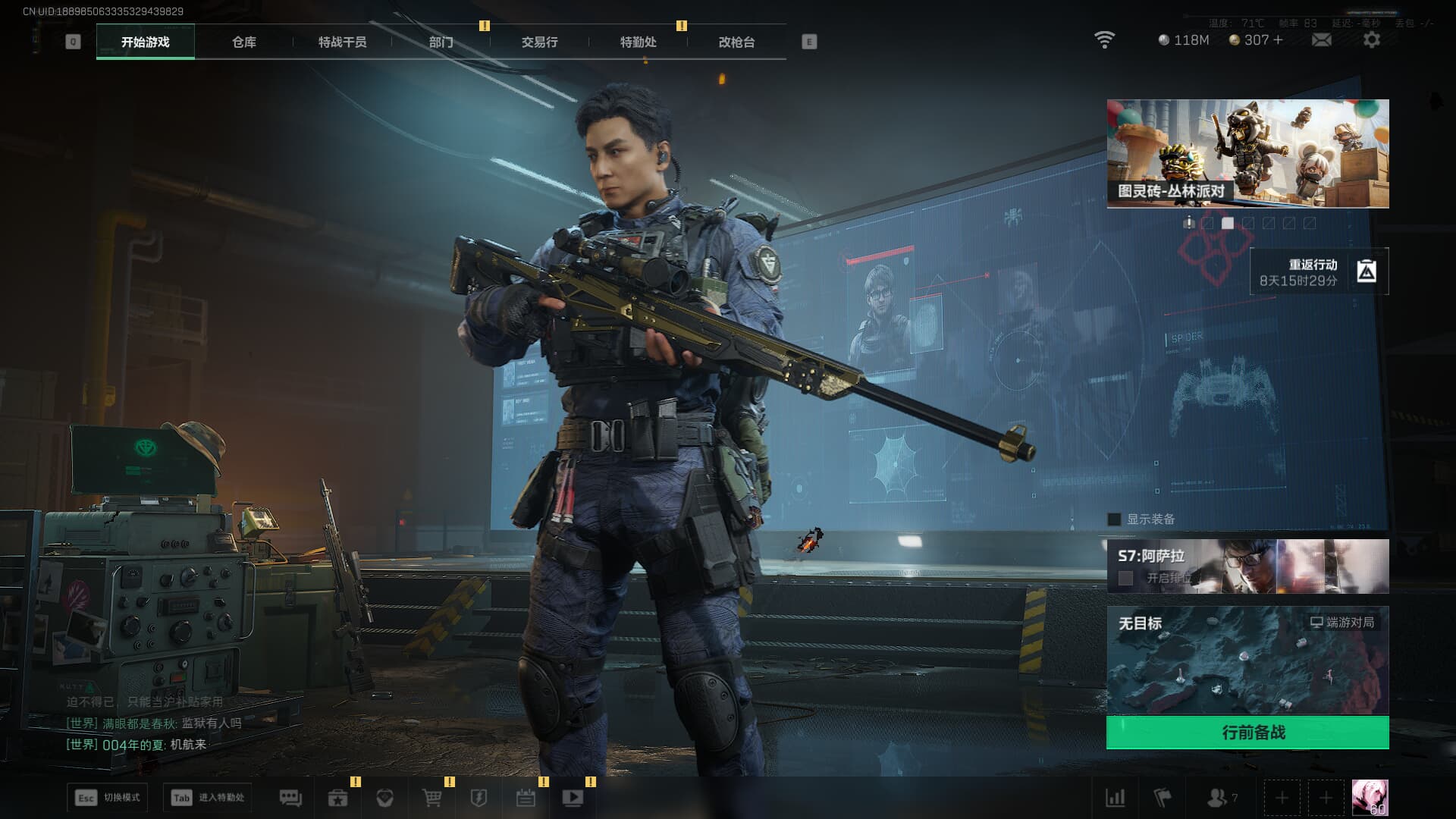Open the 重返行动 event button
The image size is (1456, 819).
1319,271
